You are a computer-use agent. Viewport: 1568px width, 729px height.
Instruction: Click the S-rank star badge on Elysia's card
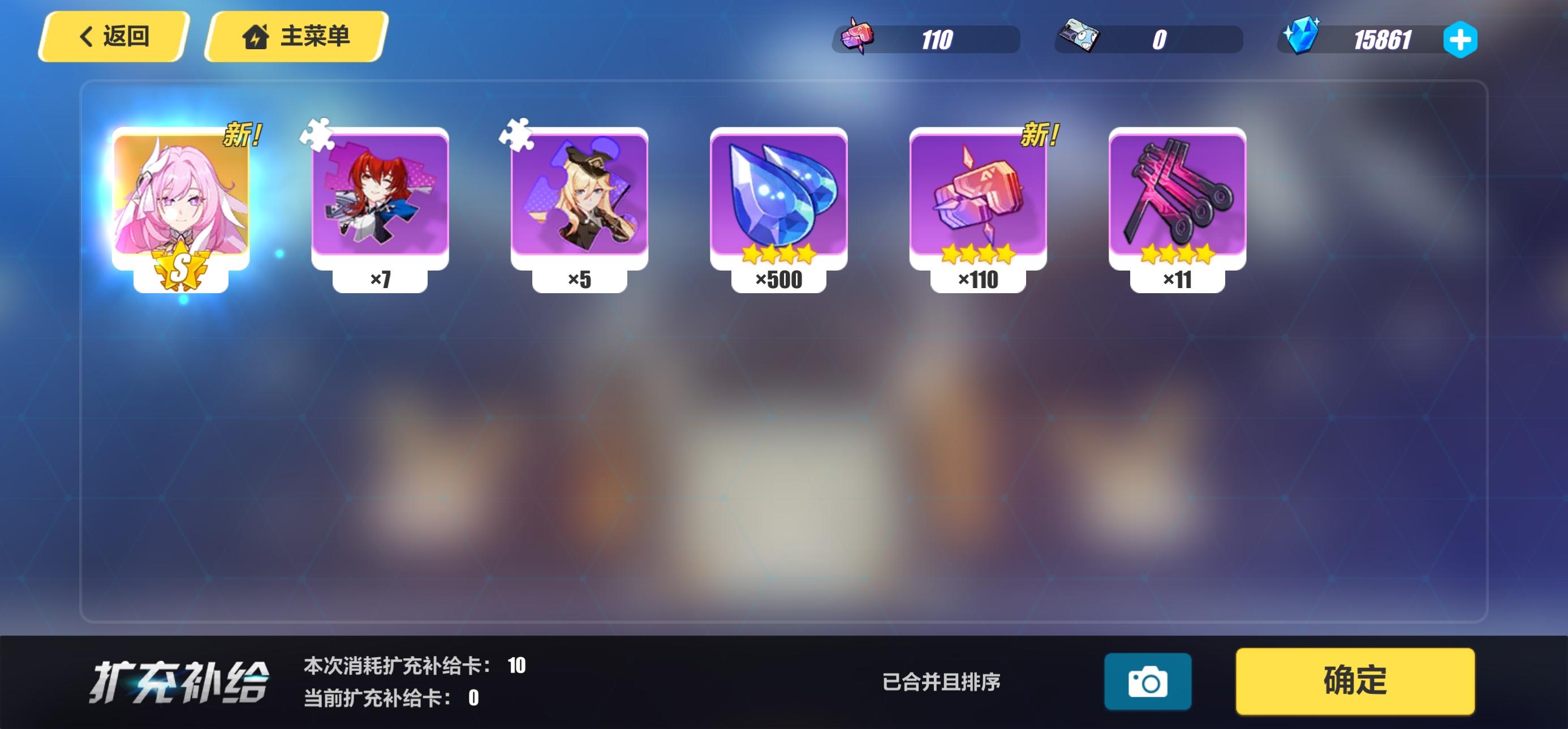point(183,267)
